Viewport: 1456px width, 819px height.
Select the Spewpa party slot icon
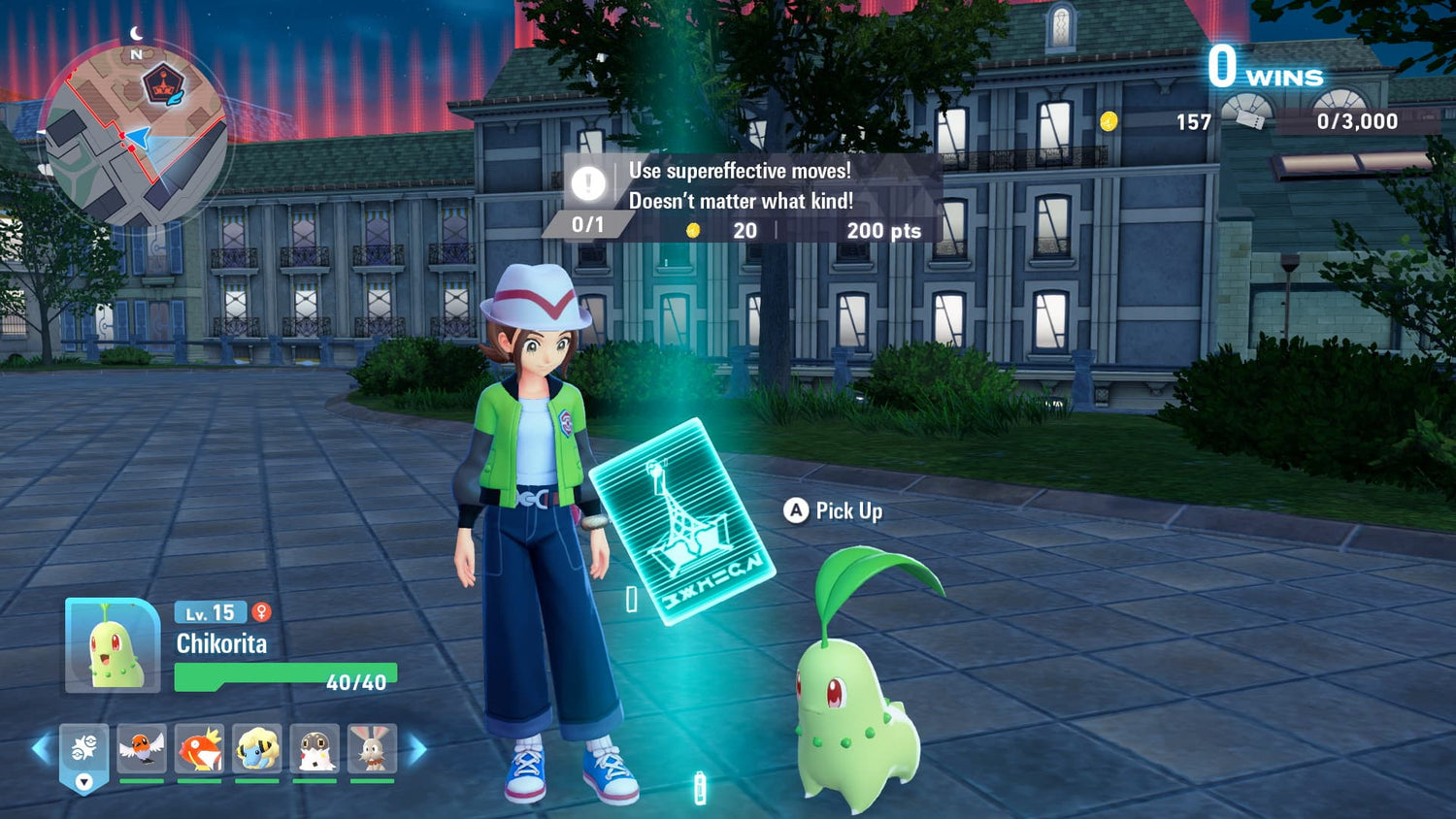tap(315, 747)
